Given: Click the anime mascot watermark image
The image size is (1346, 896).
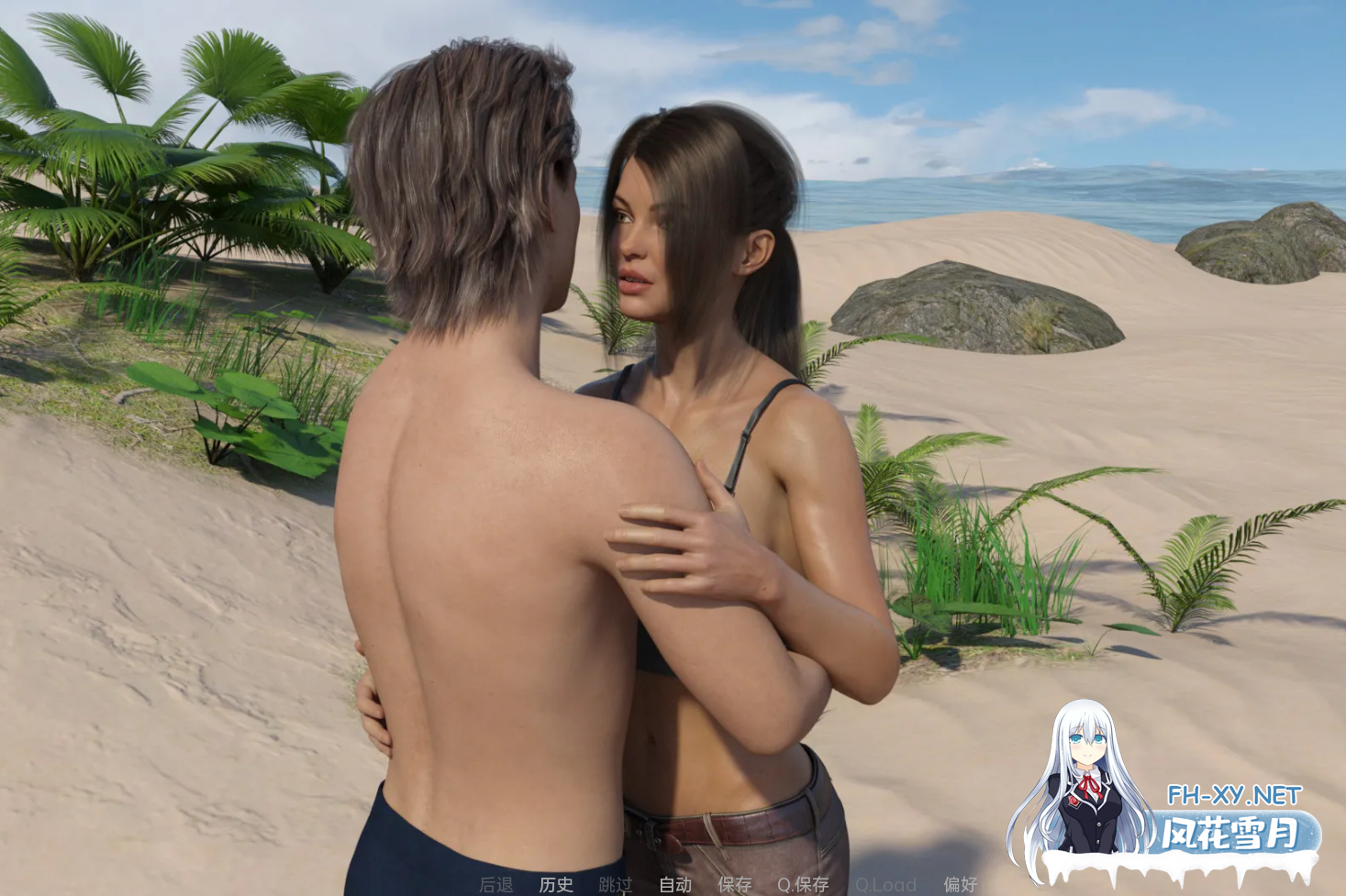Looking at the screenshot, I should pos(1087,780).
